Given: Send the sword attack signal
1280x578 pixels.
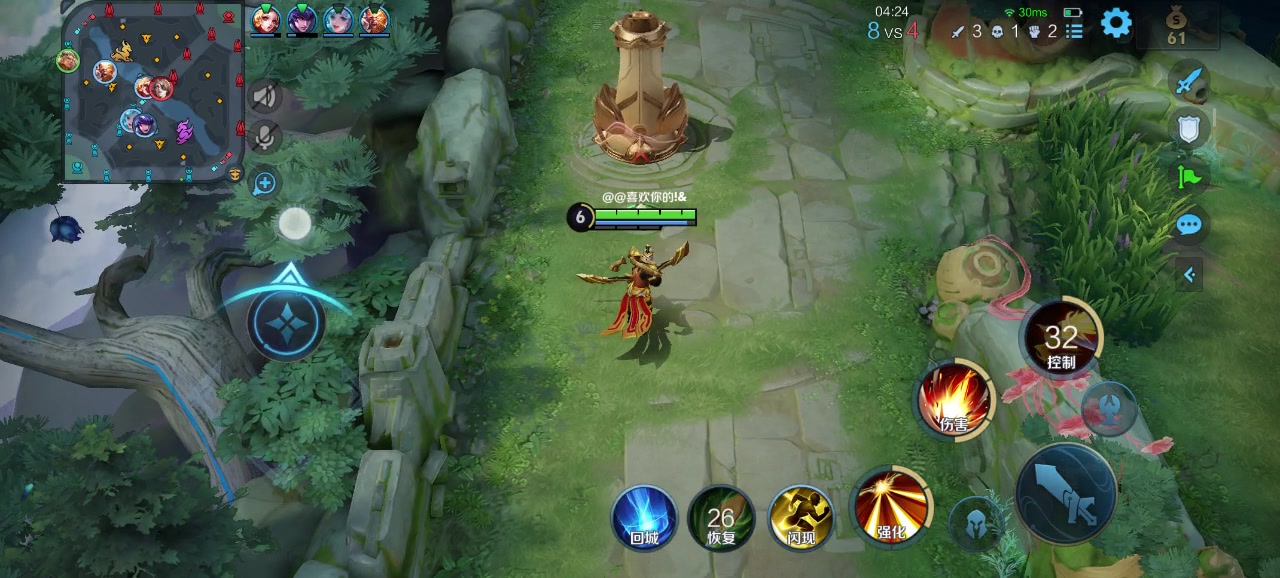Looking at the screenshot, I should click(1188, 81).
